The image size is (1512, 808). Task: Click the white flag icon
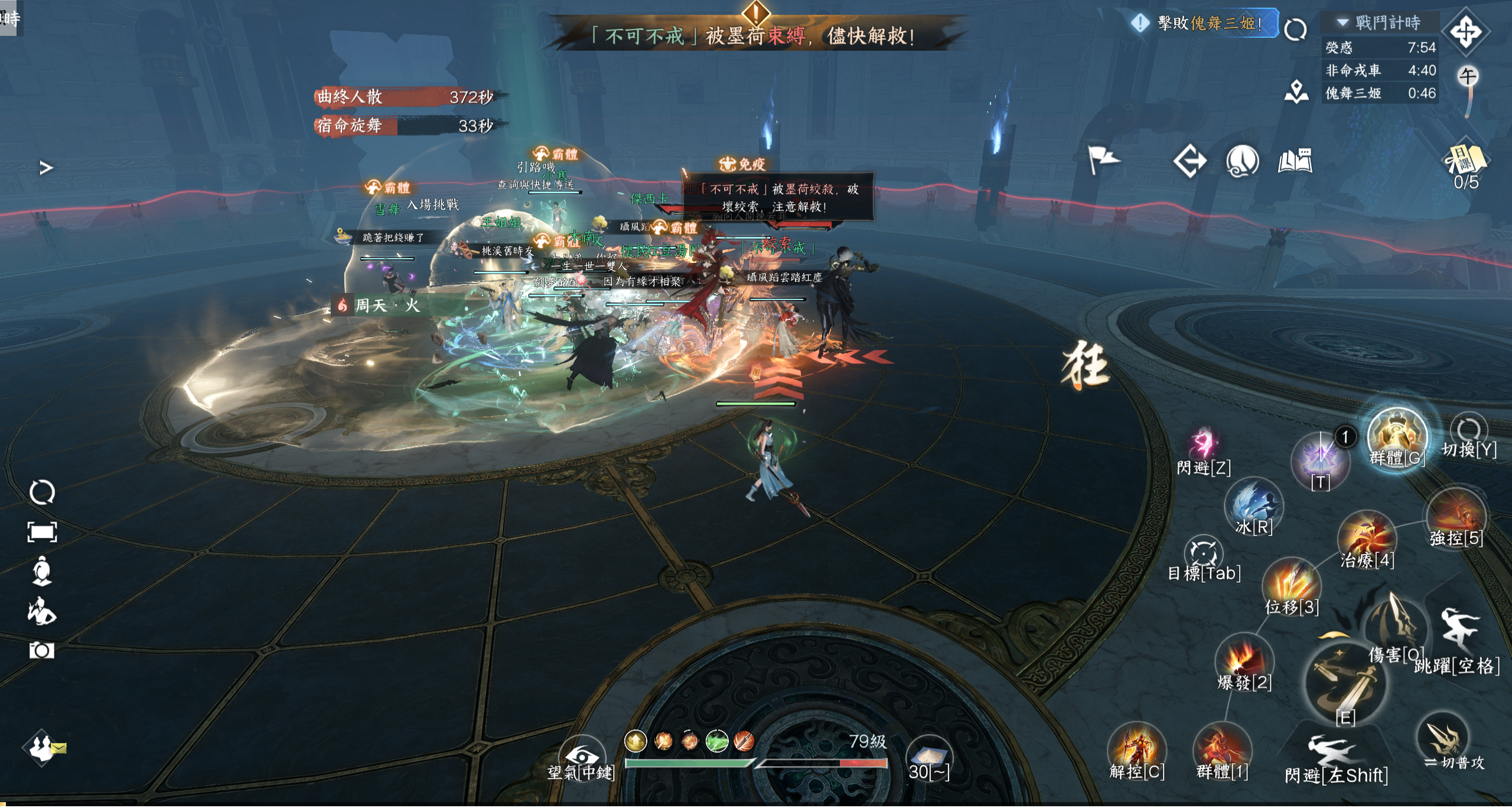tap(1103, 159)
